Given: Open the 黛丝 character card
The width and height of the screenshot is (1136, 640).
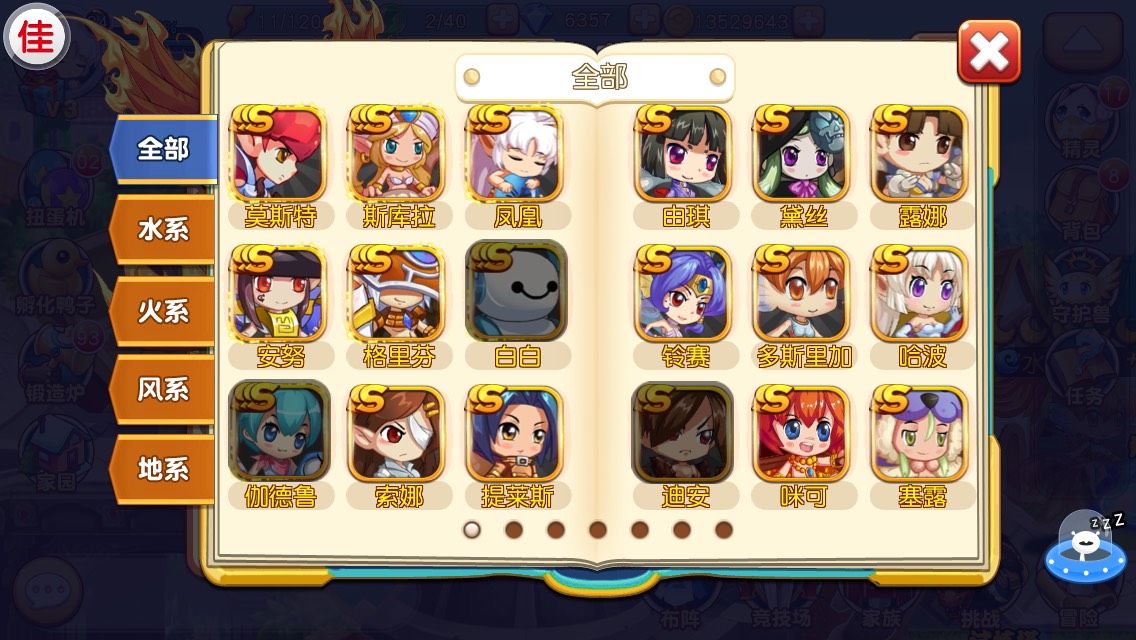Looking at the screenshot, I should pos(802,155).
